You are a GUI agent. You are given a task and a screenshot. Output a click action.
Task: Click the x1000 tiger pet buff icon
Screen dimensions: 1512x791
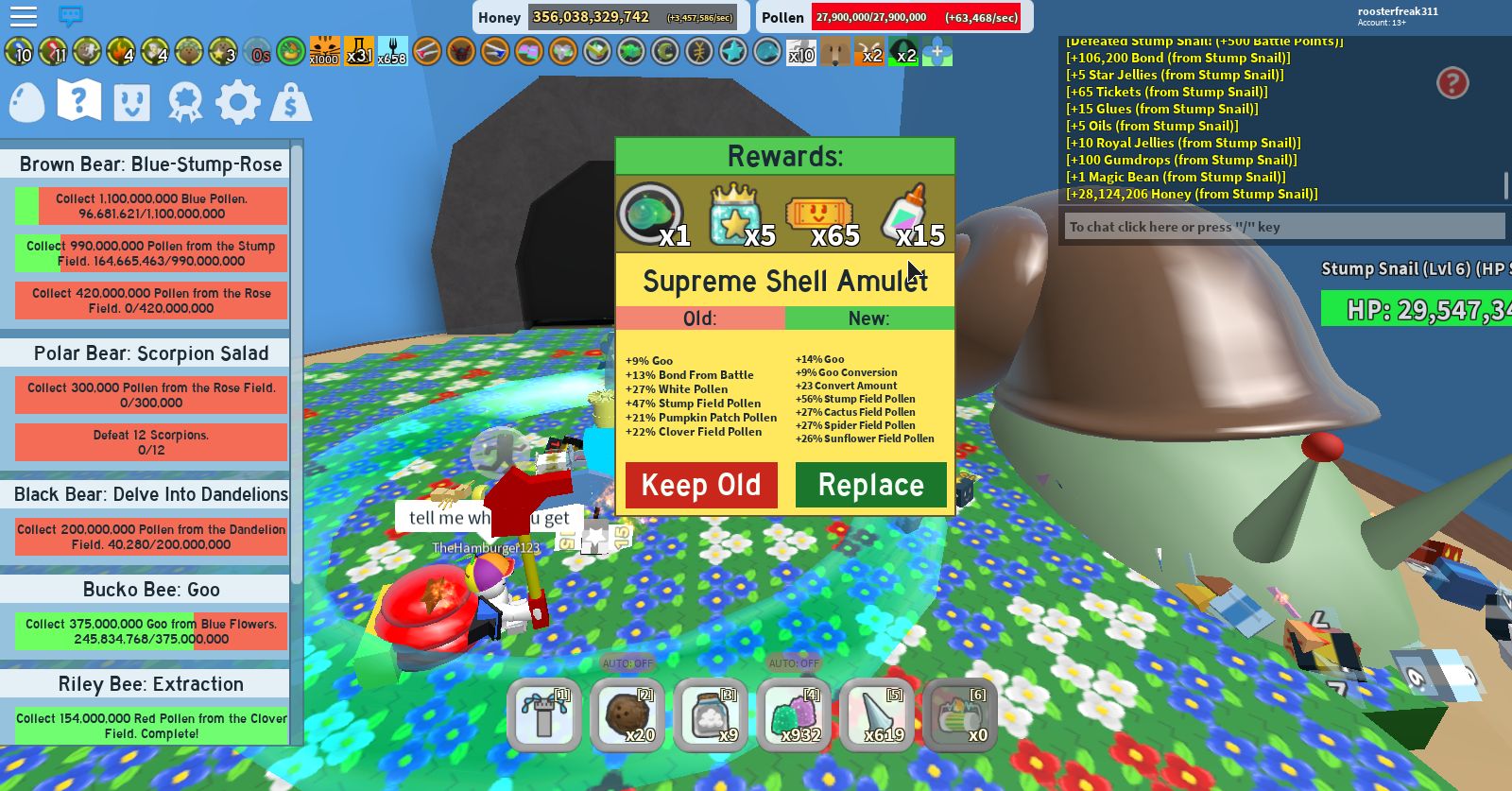321,54
